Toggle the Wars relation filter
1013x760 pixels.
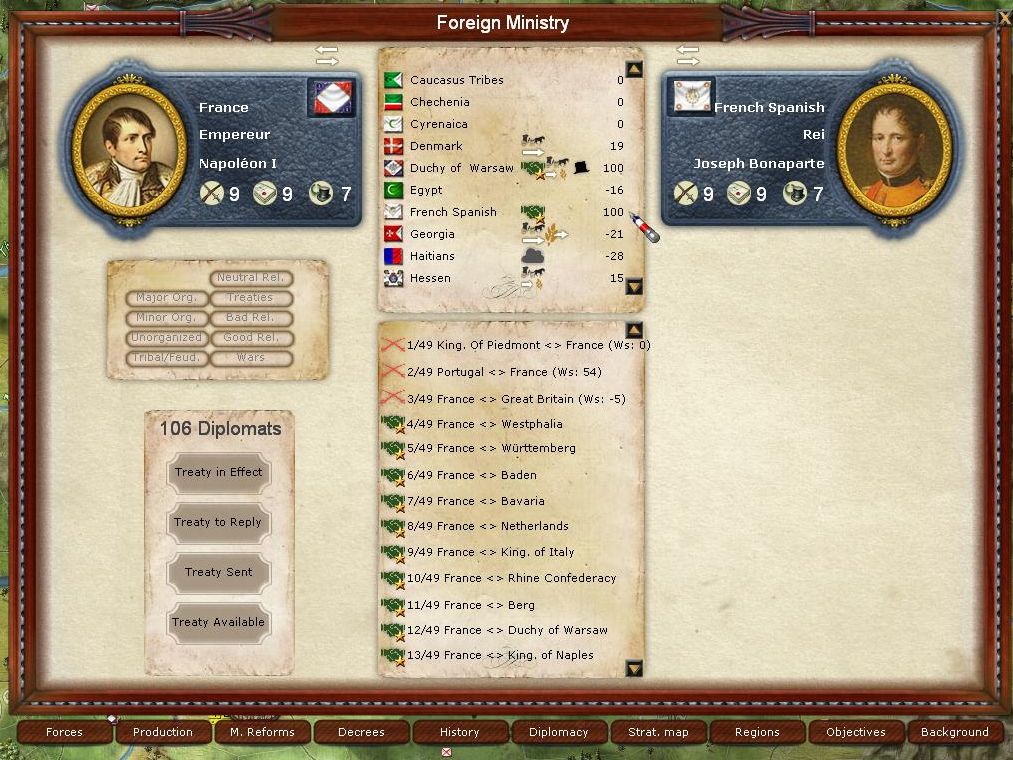click(250, 358)
